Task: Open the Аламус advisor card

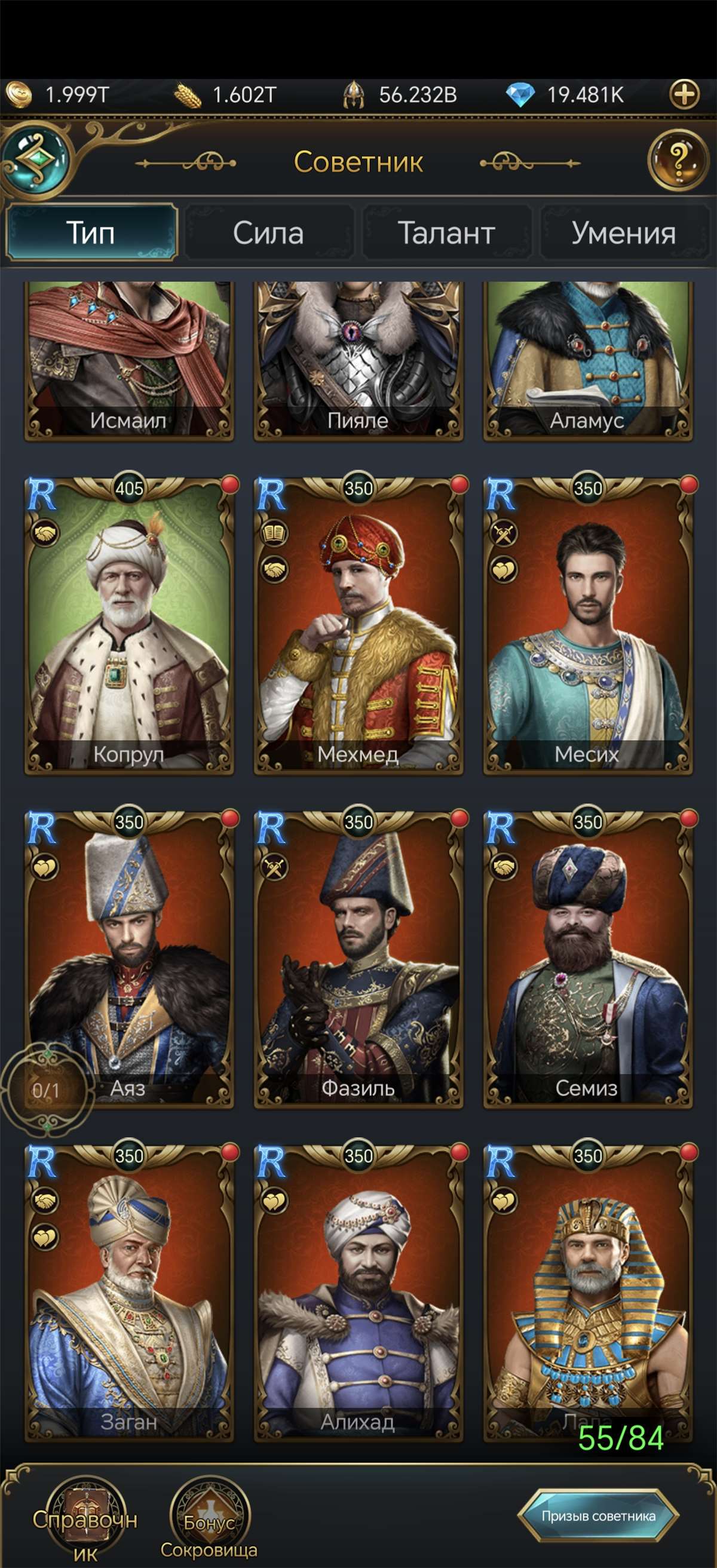Action: click(587, 360)
